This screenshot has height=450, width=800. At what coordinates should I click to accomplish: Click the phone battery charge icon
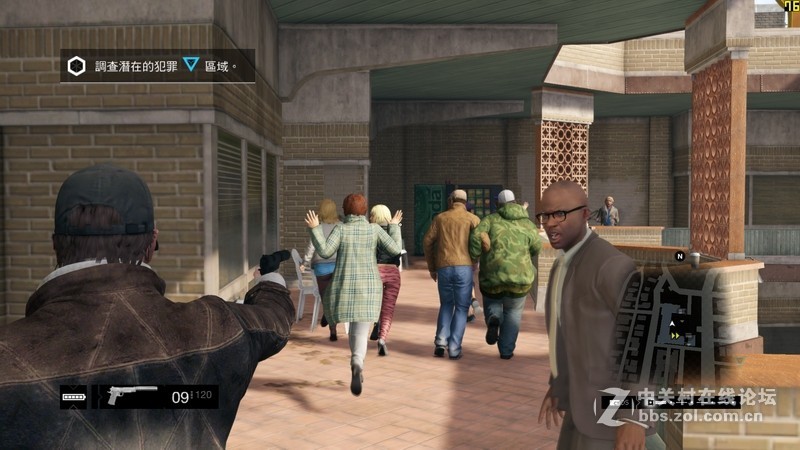pos(74,397)
